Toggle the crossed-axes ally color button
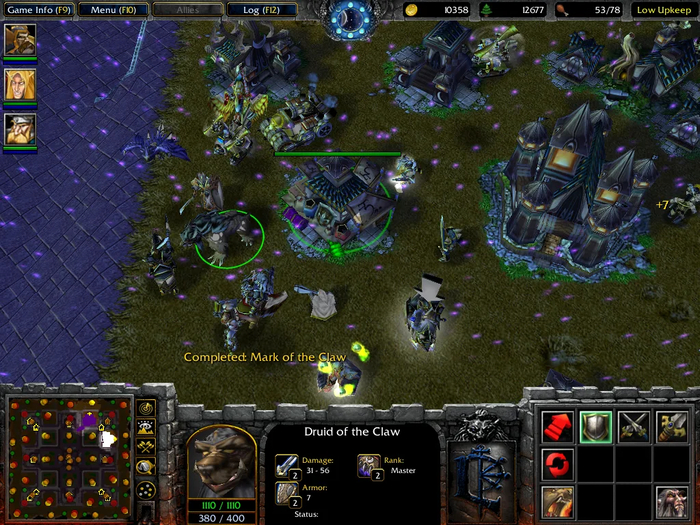Screen dimensions: 700x525 147,447
